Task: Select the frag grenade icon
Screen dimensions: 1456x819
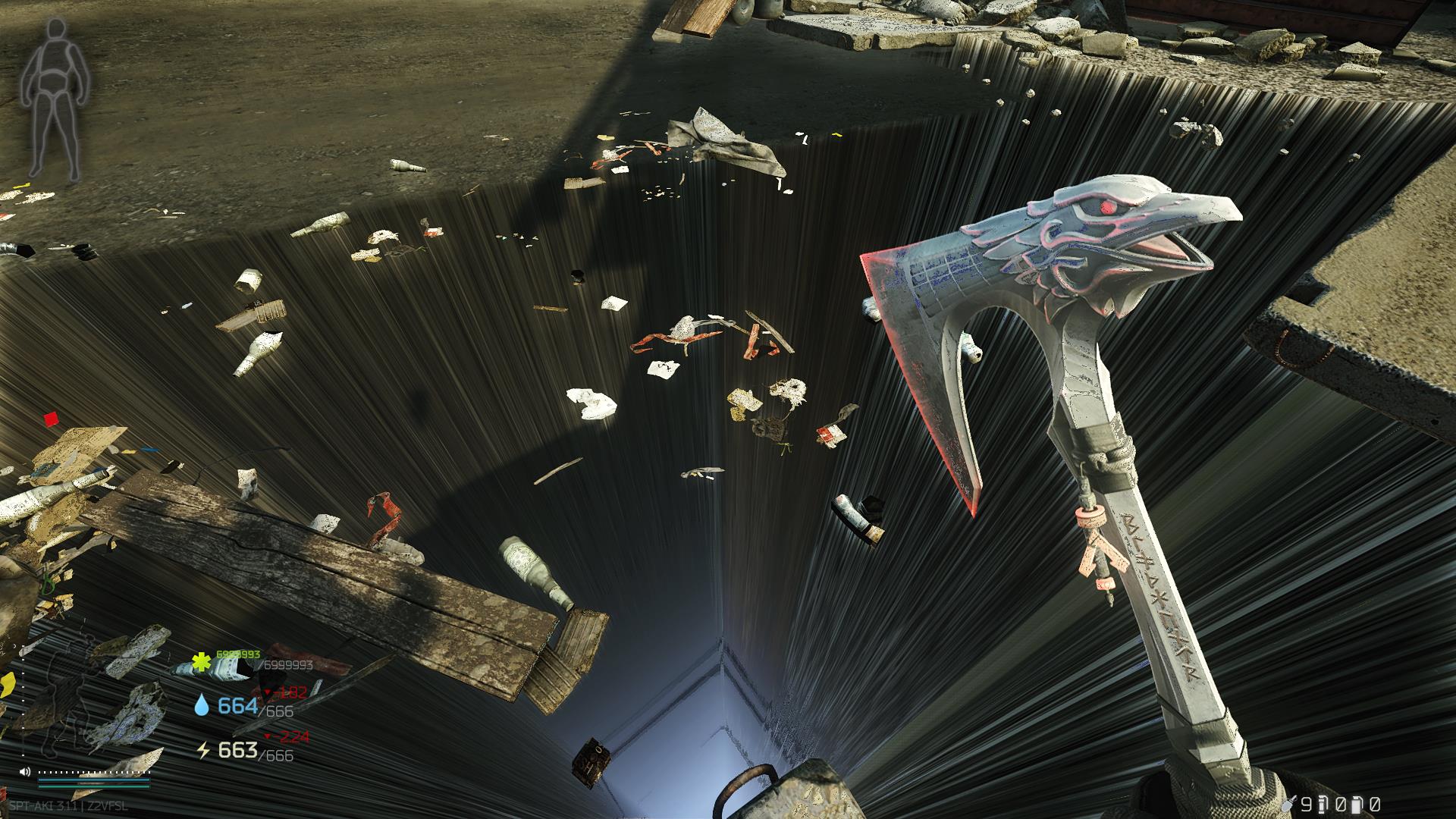Action: point(1288,804)
